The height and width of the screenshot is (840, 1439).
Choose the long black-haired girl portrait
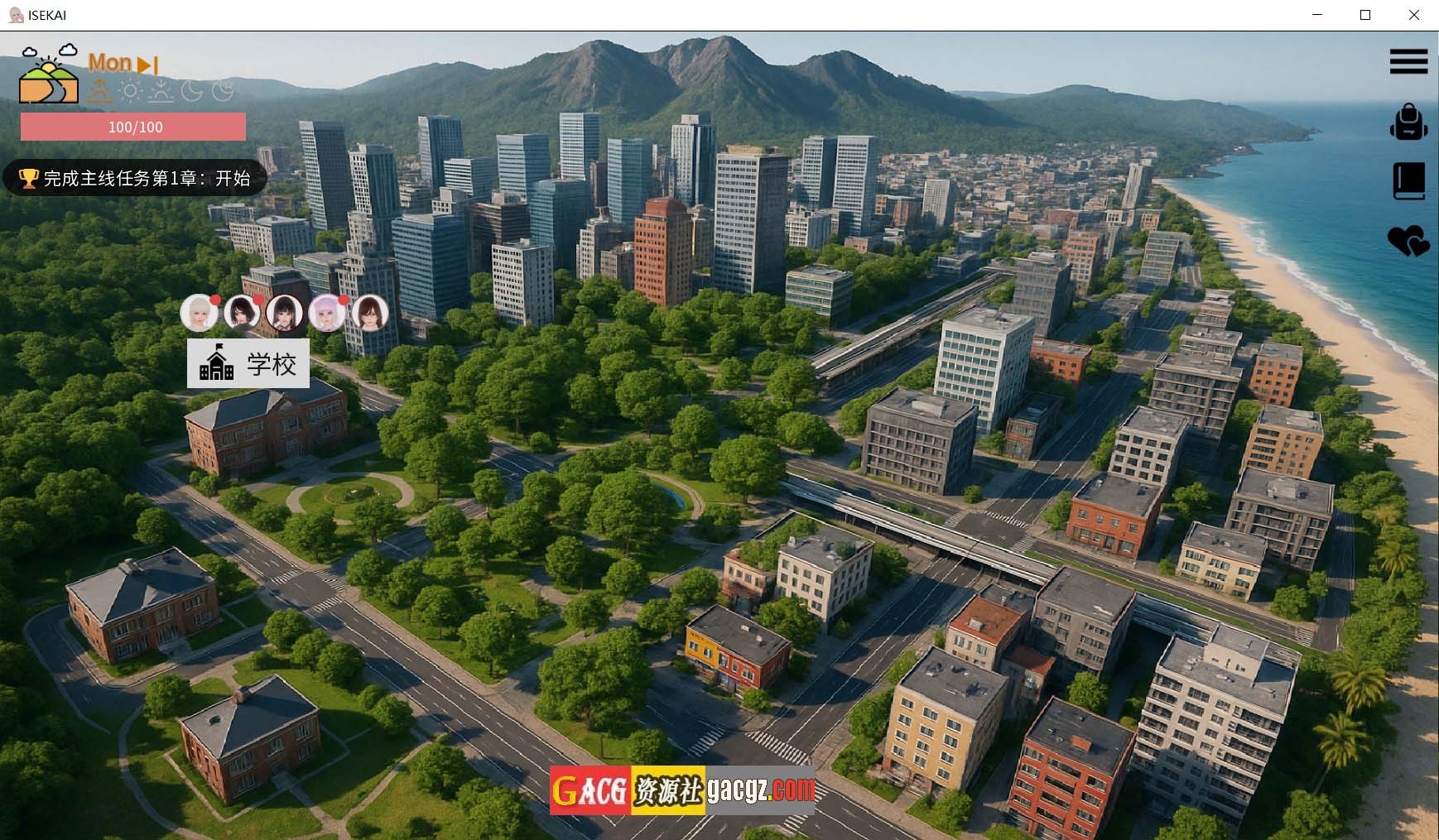click(x=284, y=313)
